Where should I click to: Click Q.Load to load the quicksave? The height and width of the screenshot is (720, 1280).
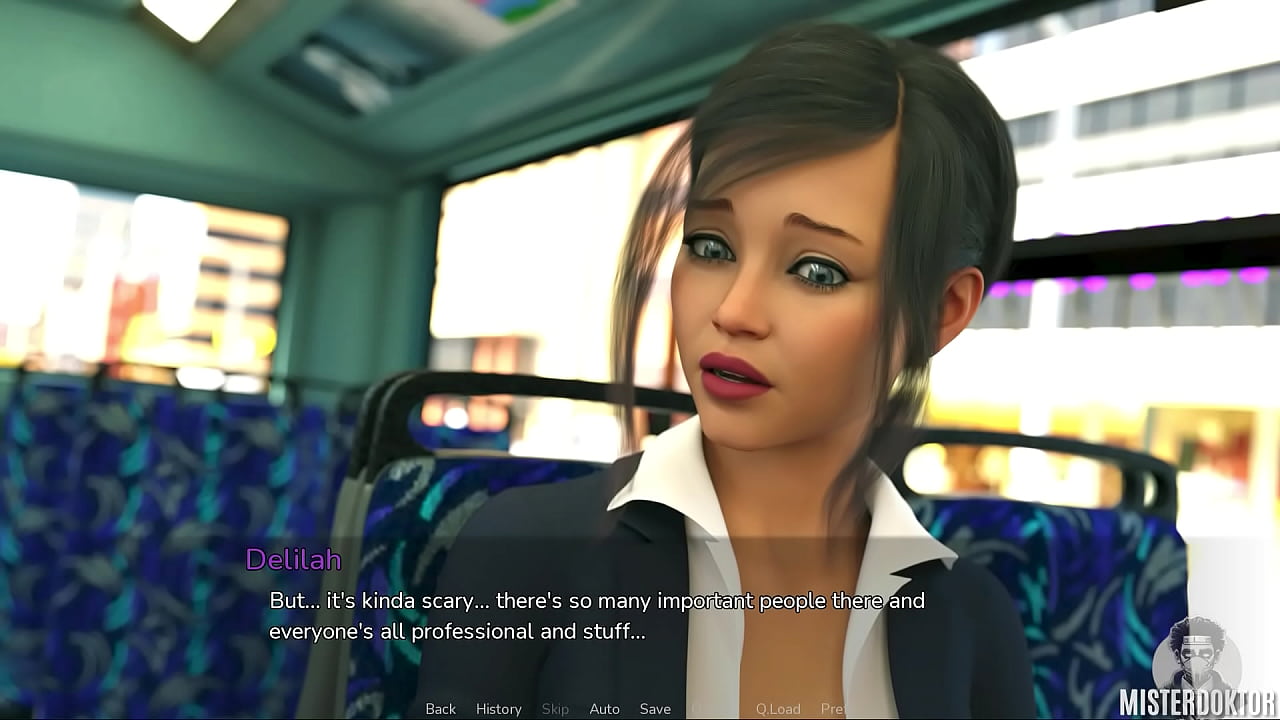[780, 708]
